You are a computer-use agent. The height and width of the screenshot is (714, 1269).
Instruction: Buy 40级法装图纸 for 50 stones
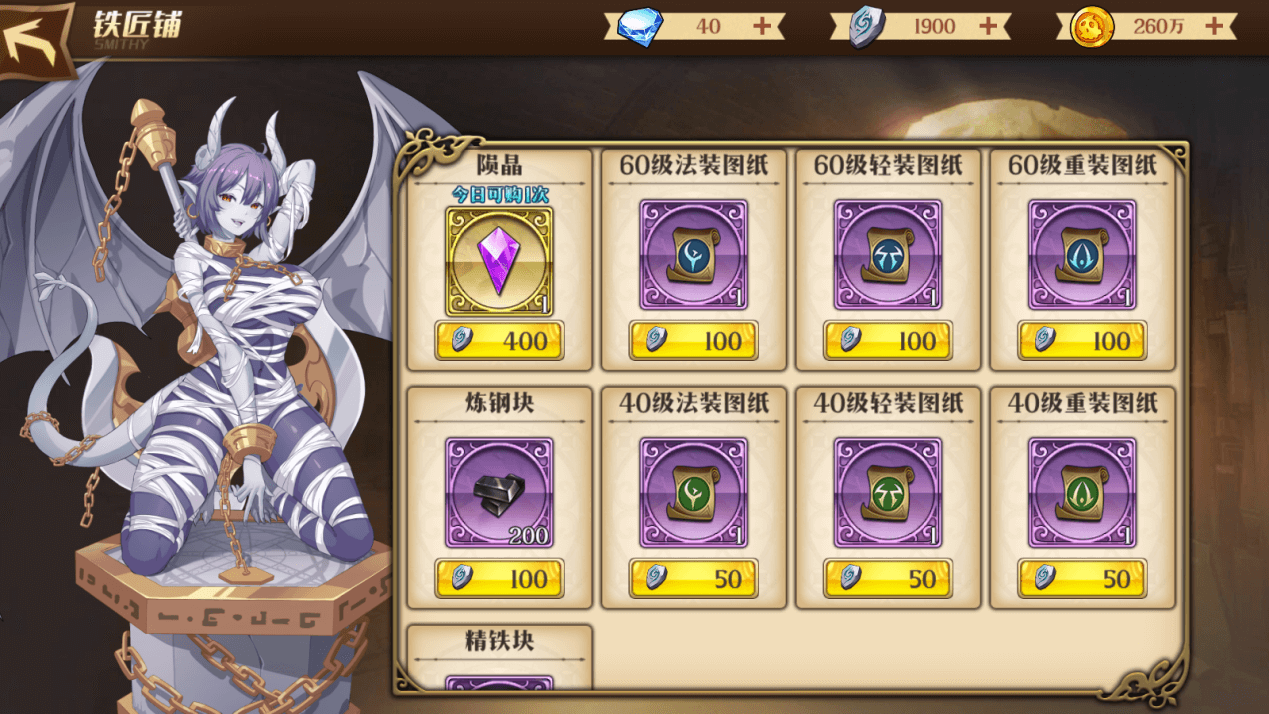693,578
